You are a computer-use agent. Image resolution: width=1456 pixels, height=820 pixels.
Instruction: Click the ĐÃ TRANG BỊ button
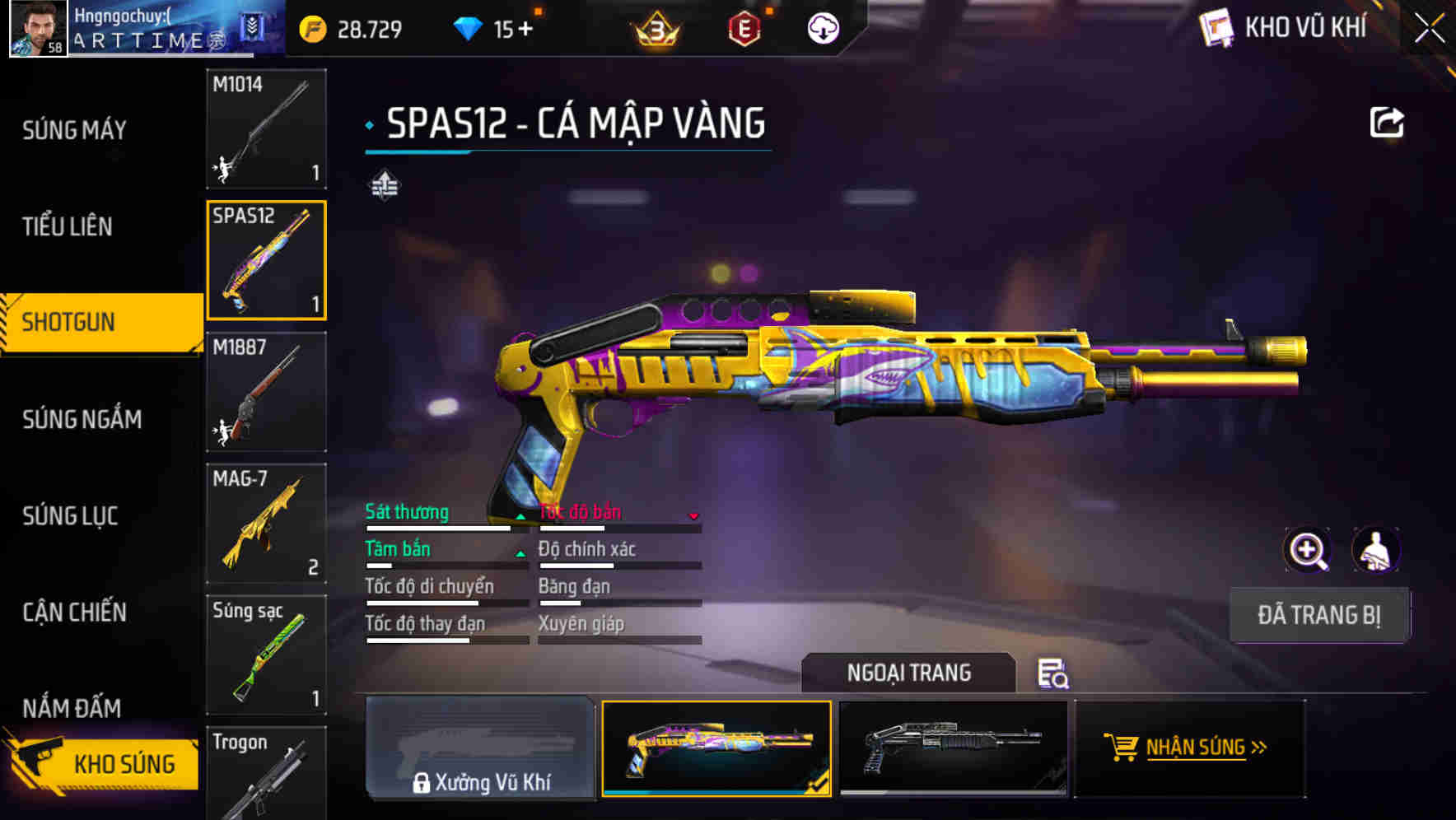click(1318, 615)
